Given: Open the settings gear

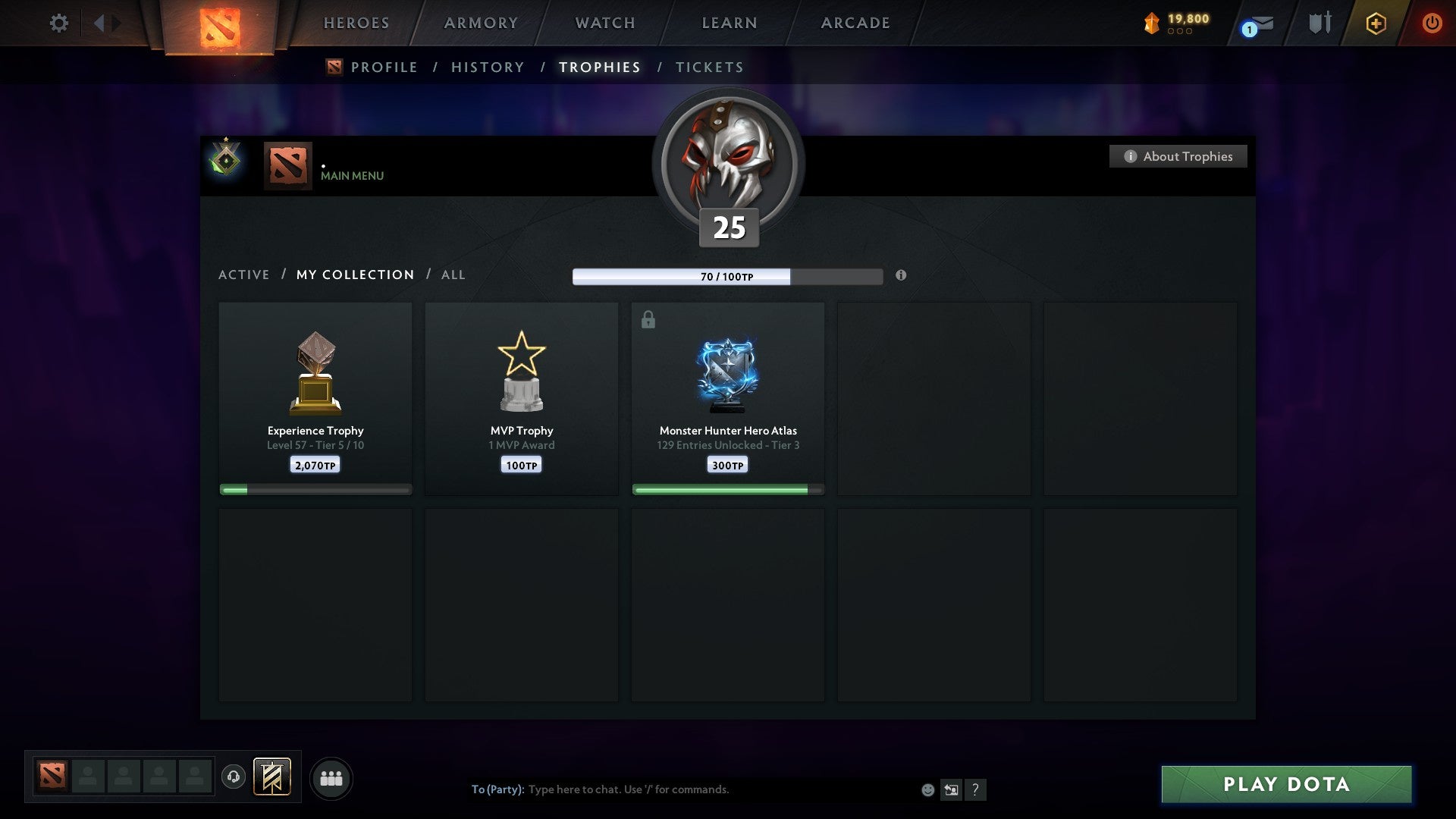Looking at the screenshot, I should pyautogui.click(x=58, y=23).
